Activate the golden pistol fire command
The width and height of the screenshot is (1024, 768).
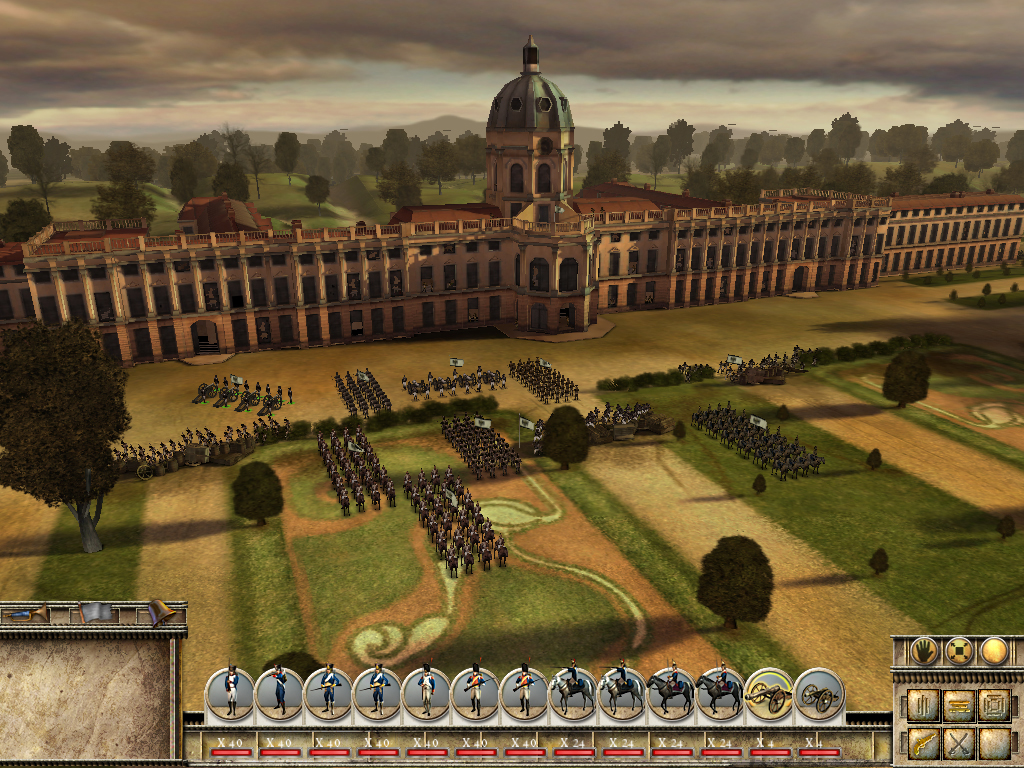pyautogui.click(x=924, y=743)
